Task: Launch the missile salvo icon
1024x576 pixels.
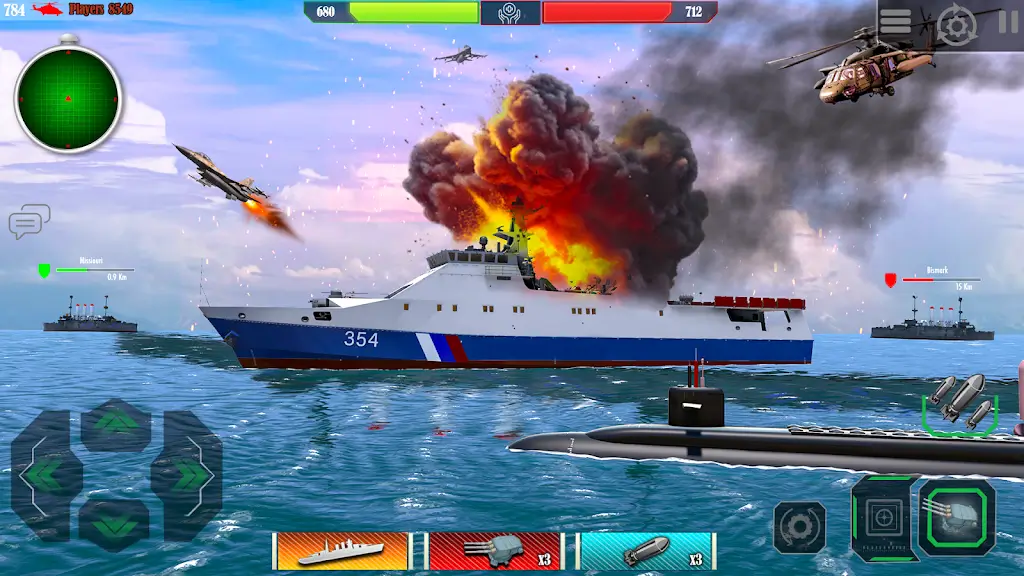Action: click(x=960, y=402)
